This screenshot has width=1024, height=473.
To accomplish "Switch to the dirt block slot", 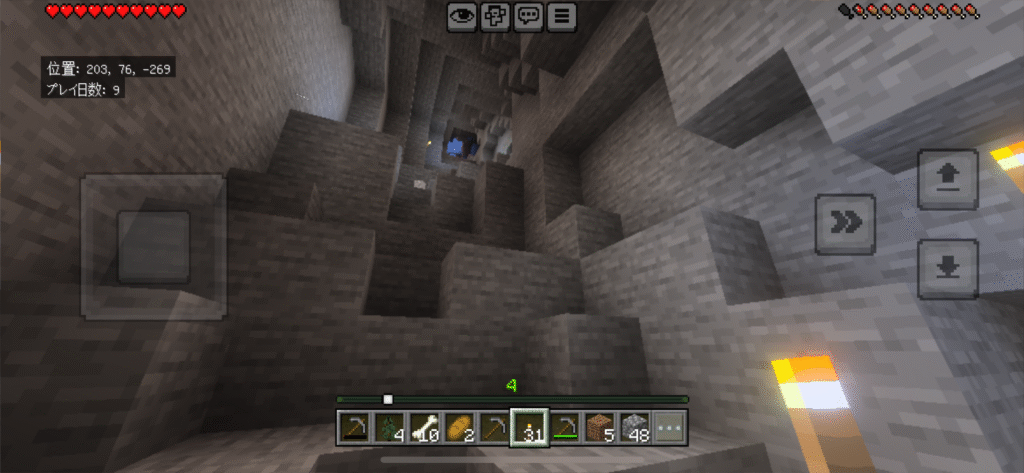I will coord(601,427).
